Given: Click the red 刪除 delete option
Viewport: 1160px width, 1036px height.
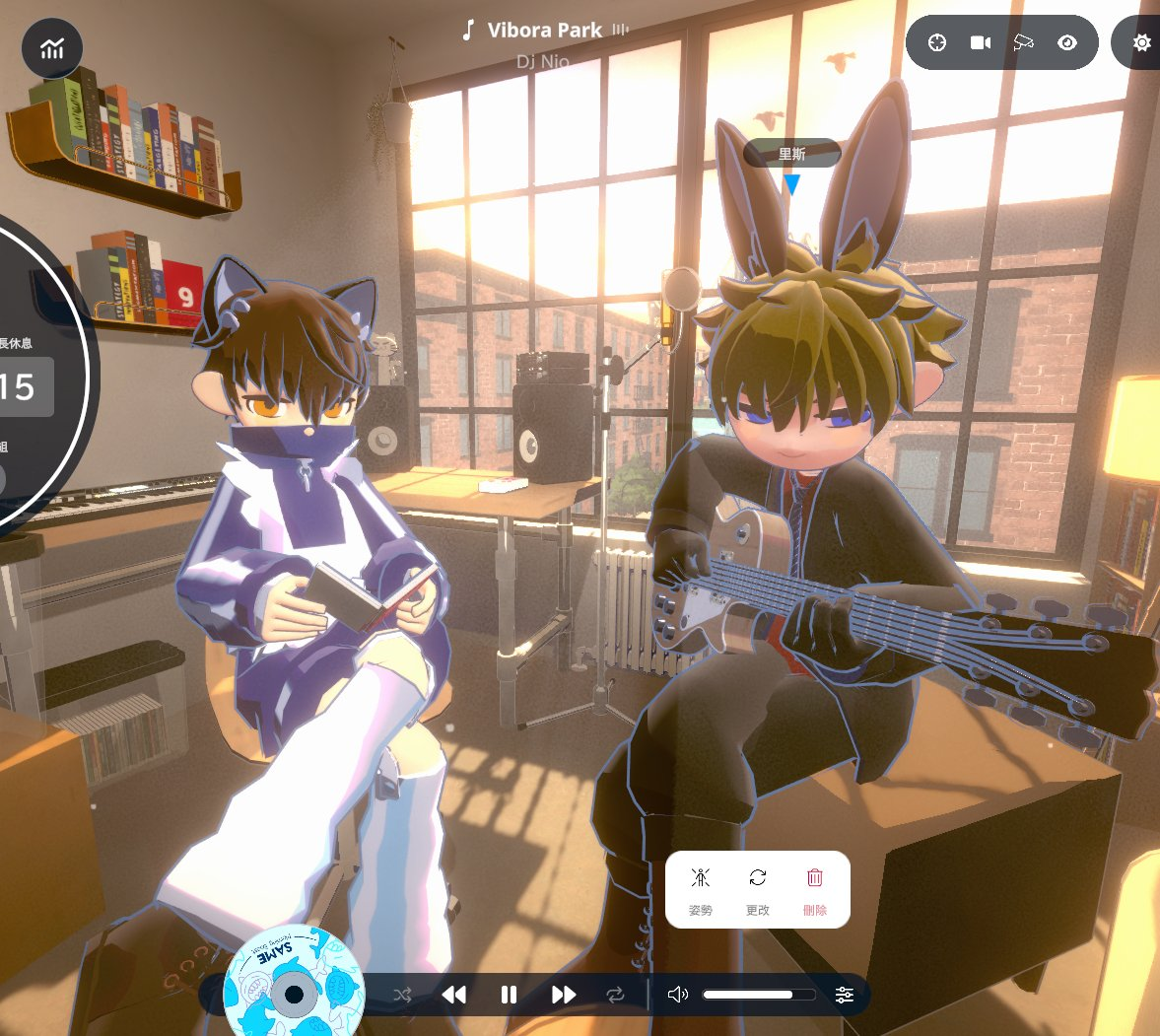Looking at the screenshot, I should (815, 890).
